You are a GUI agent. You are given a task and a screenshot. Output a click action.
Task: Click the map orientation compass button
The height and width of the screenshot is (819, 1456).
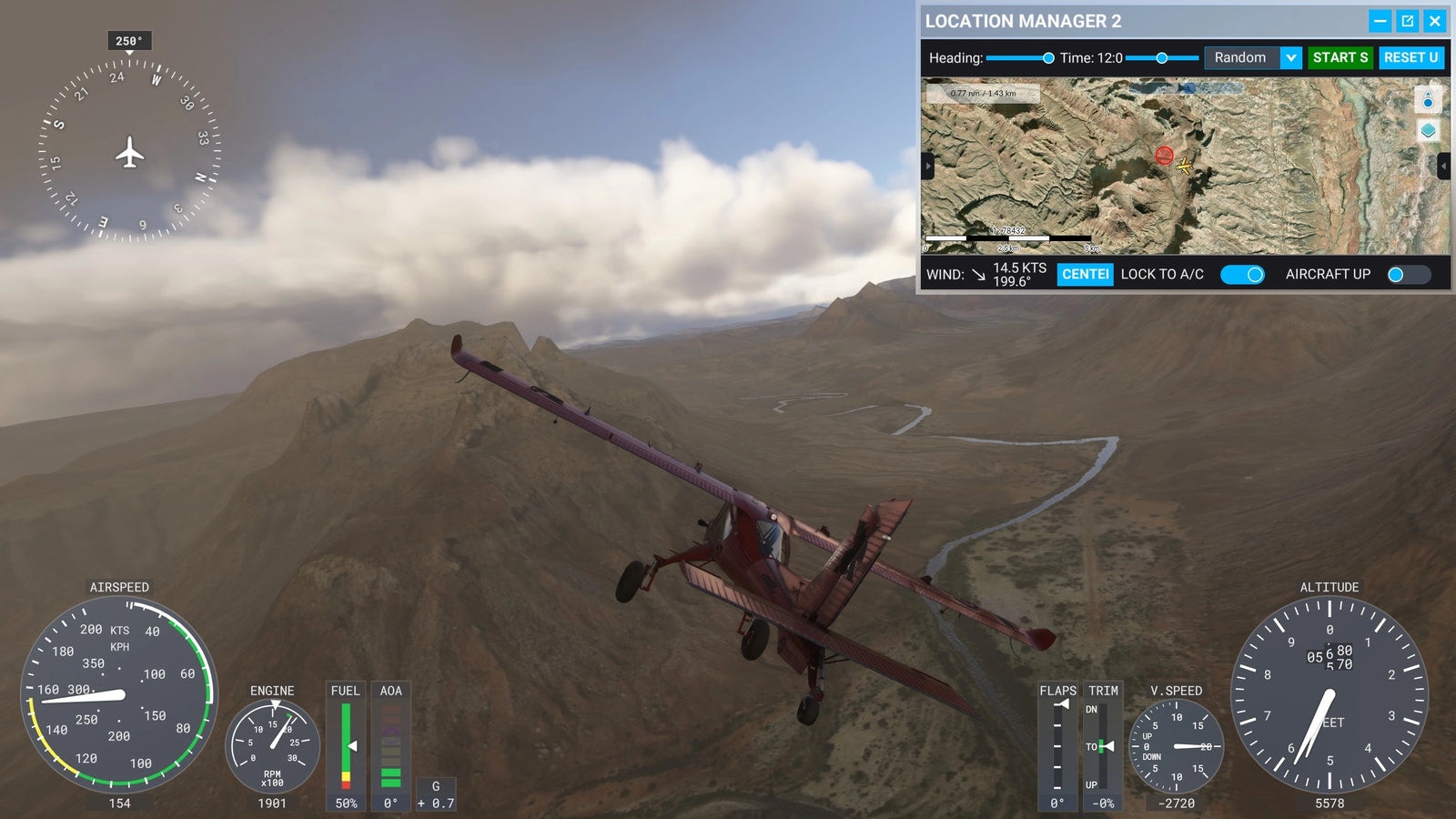[x=1428, y=99]
